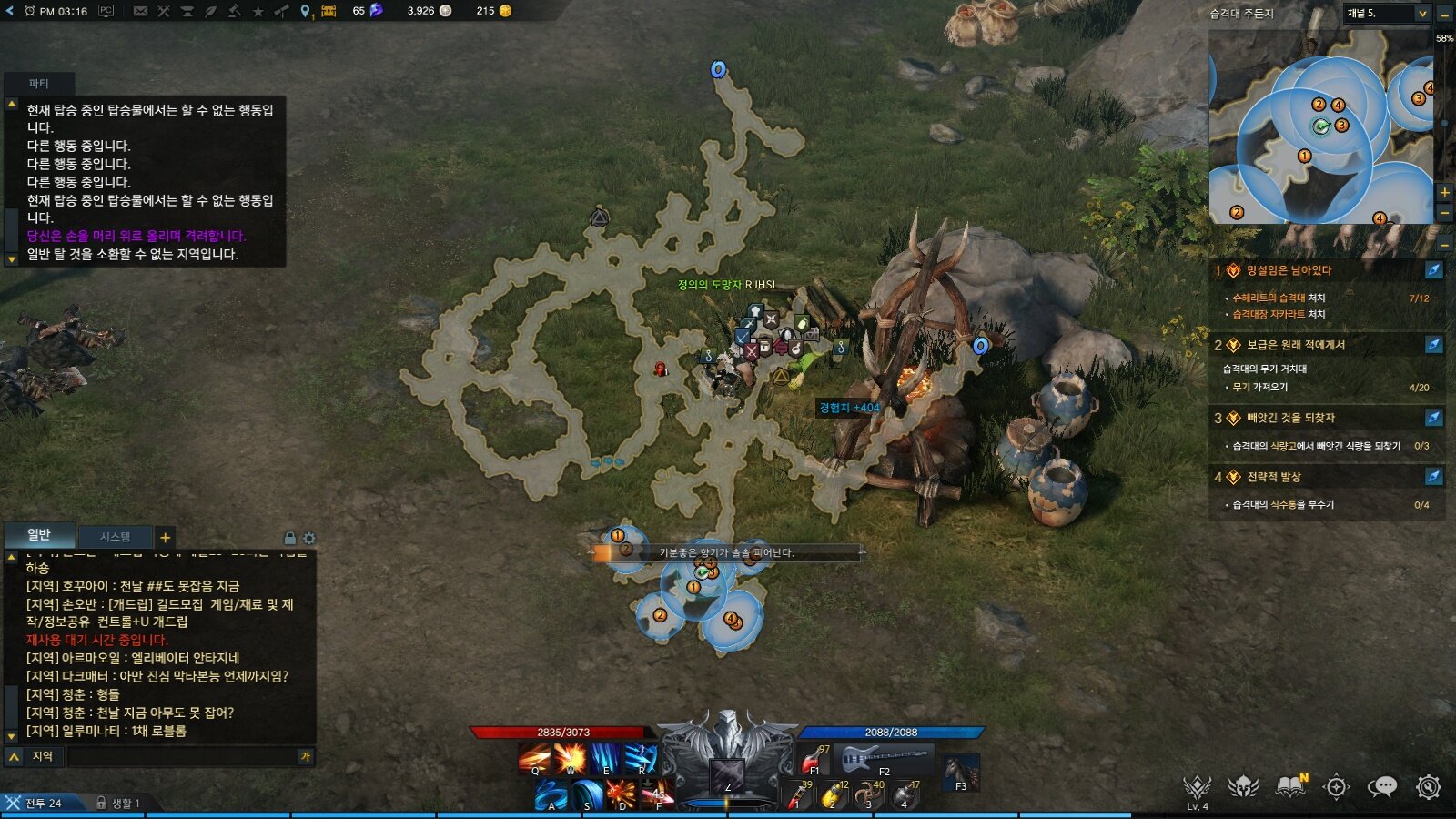Open the mail envelope icon on the top bar

click(141, 12)
